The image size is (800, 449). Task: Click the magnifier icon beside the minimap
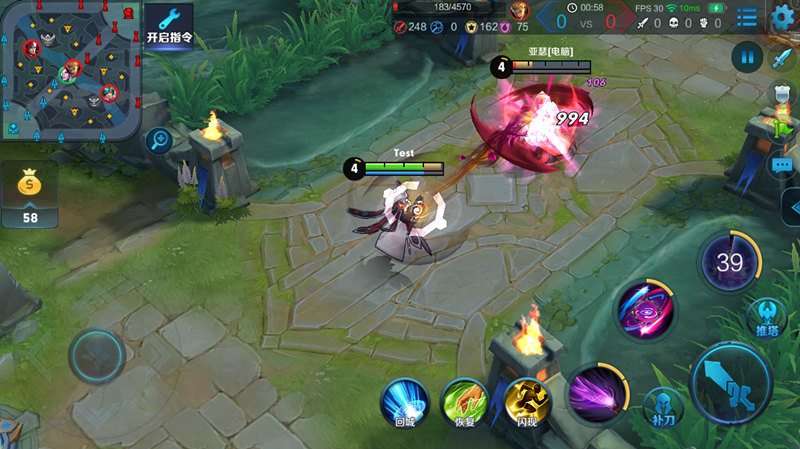pos(158,141)
